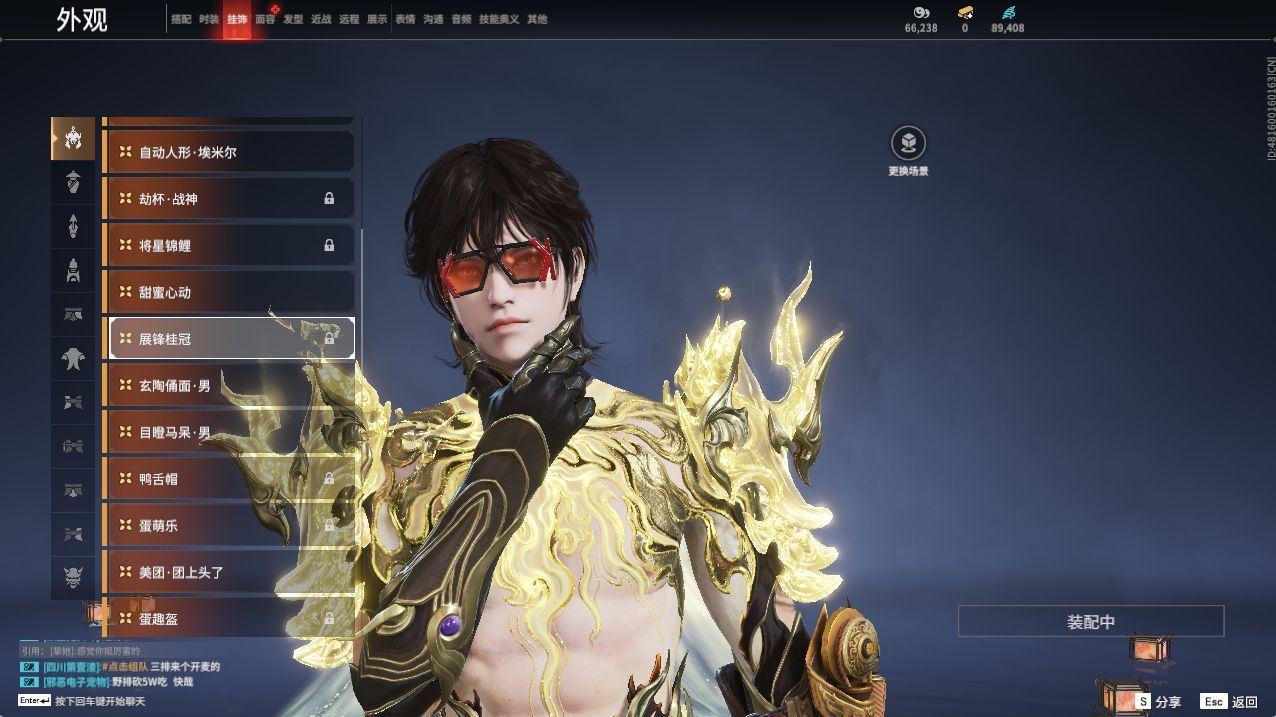Viewport: 1276px width, 717px height.
Task: Open the 表情 tab
Action: (x=405, y=19)
